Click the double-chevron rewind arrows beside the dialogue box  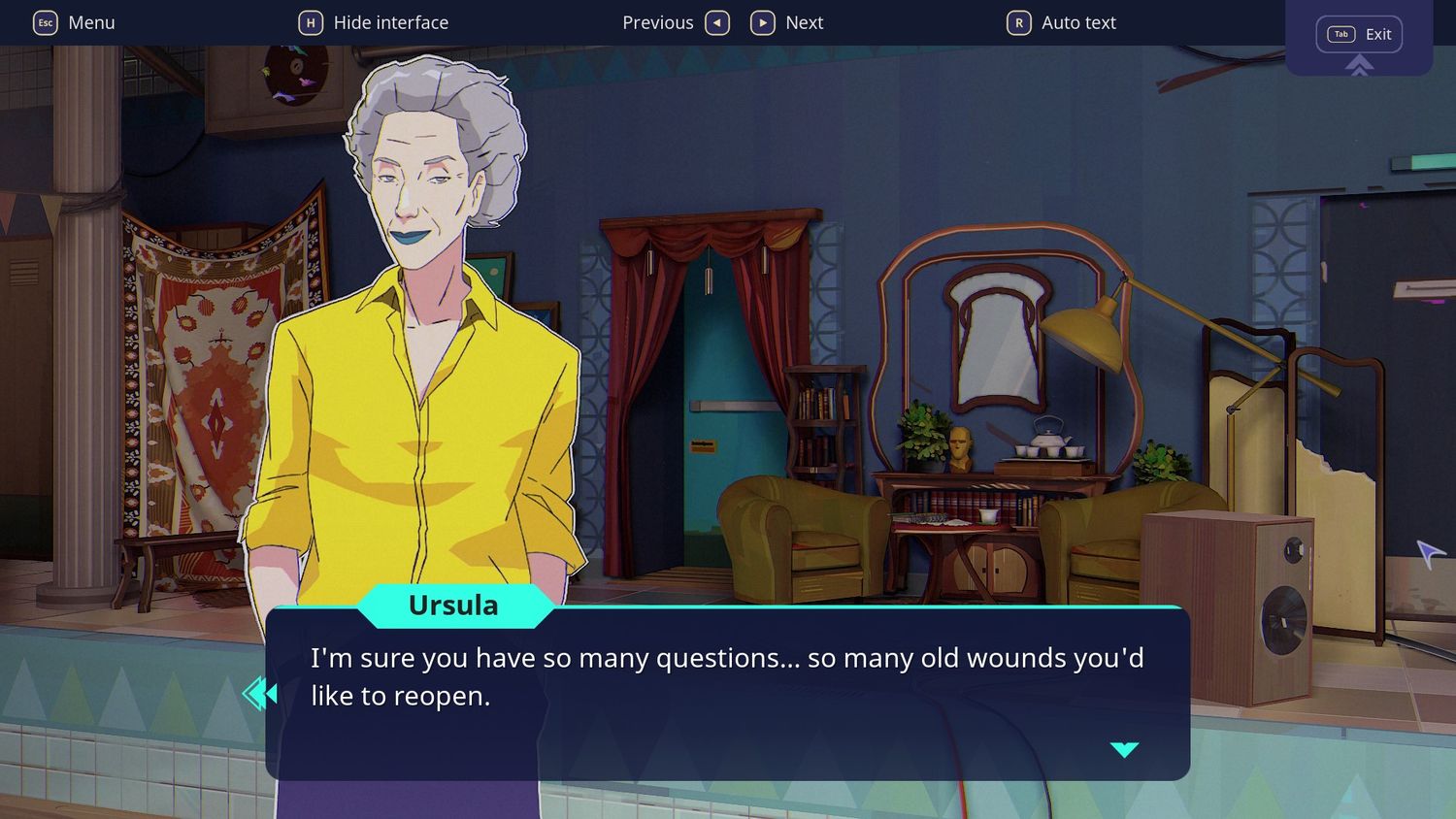pyautogui.click(x=260, y=694)
